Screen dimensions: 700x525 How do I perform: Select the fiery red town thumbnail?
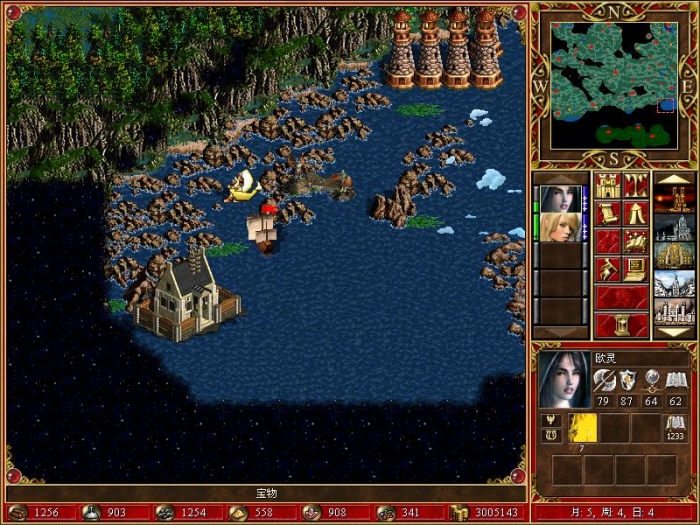pos(673,199)
